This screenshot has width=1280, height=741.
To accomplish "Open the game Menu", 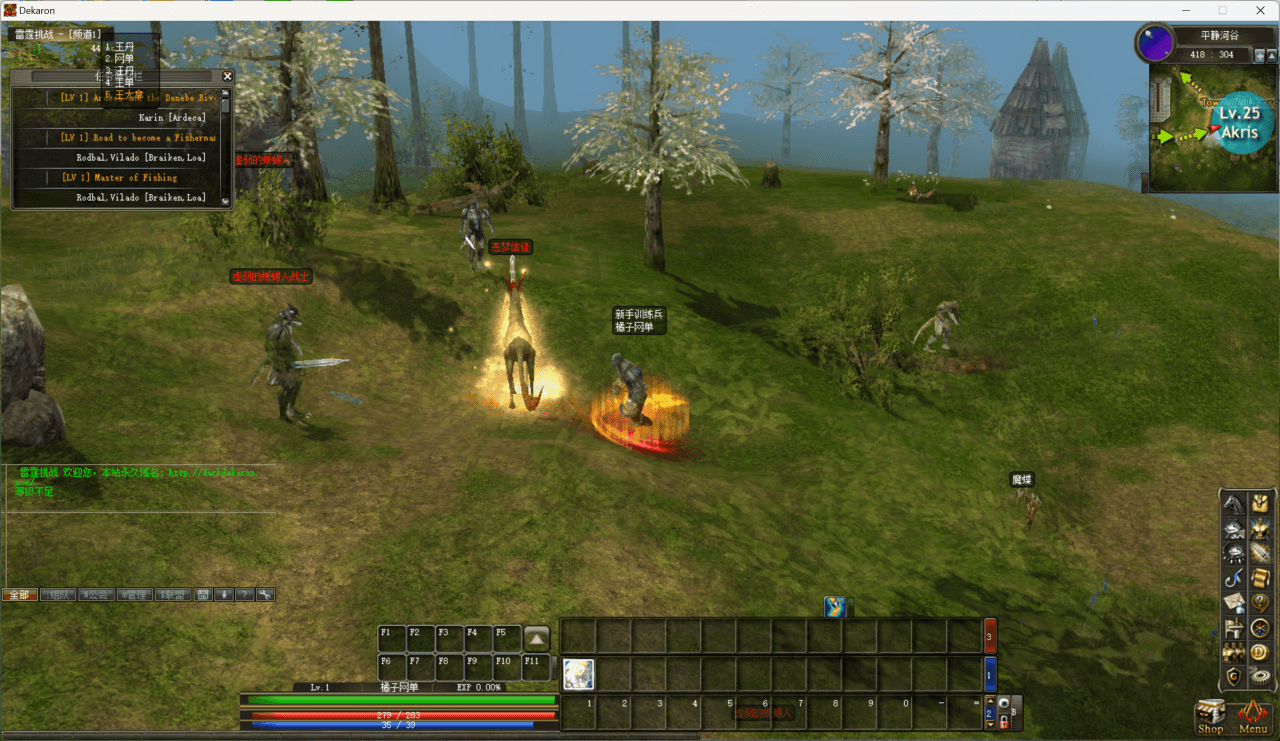I will [x=1253, y=715].
